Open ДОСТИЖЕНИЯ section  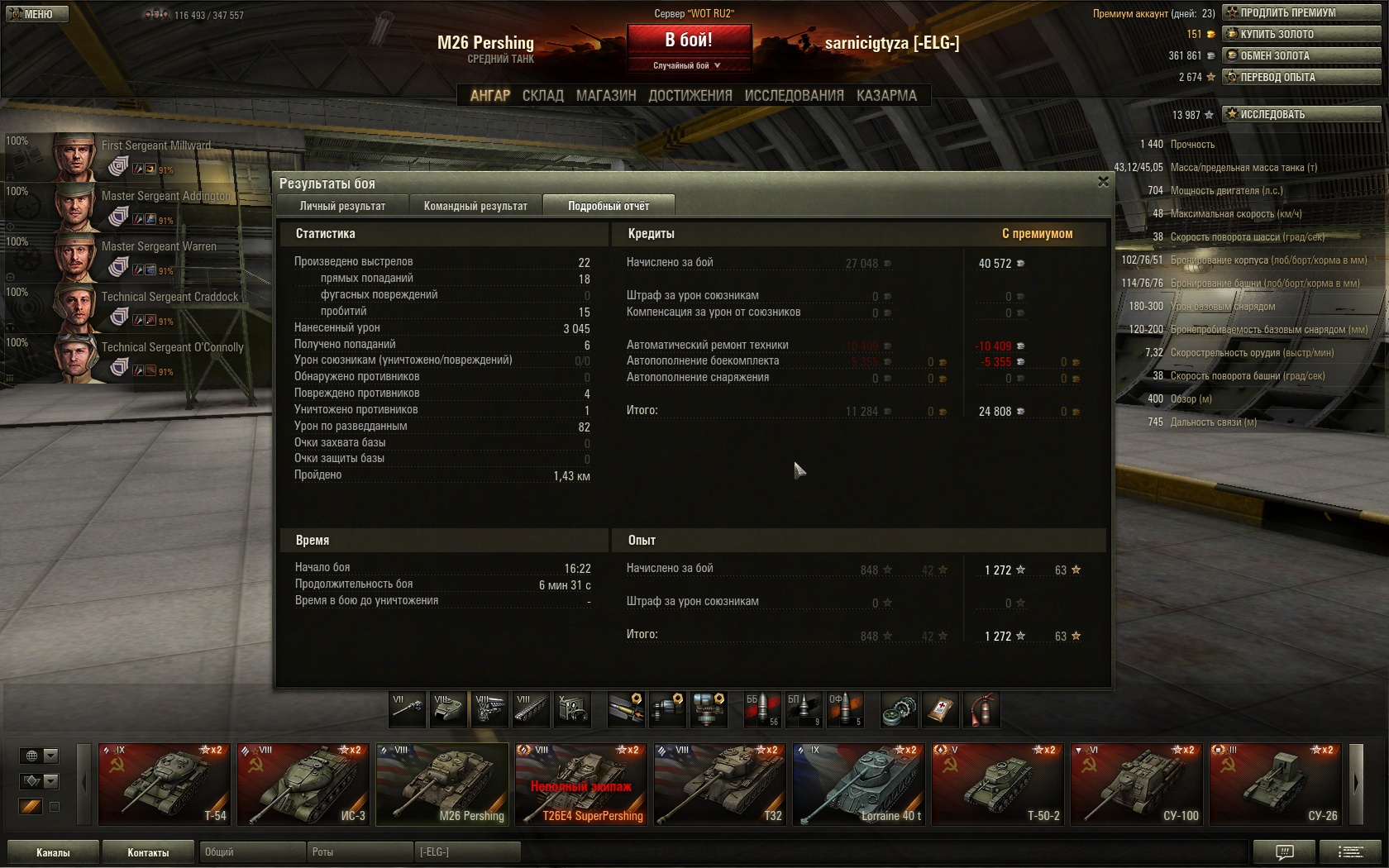tap(690, 96)
